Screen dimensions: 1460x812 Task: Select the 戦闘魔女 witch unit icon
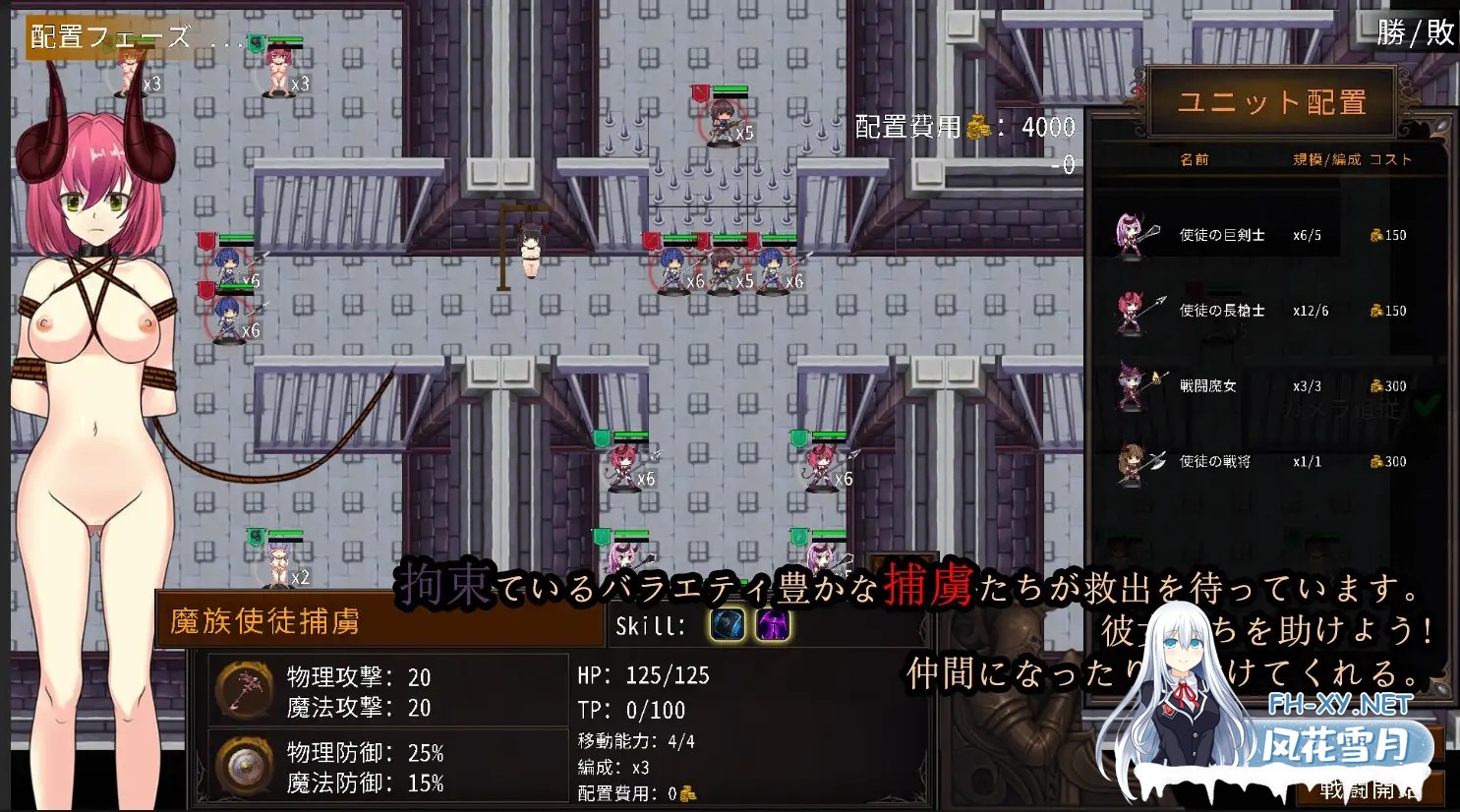tap(1133, 385)
